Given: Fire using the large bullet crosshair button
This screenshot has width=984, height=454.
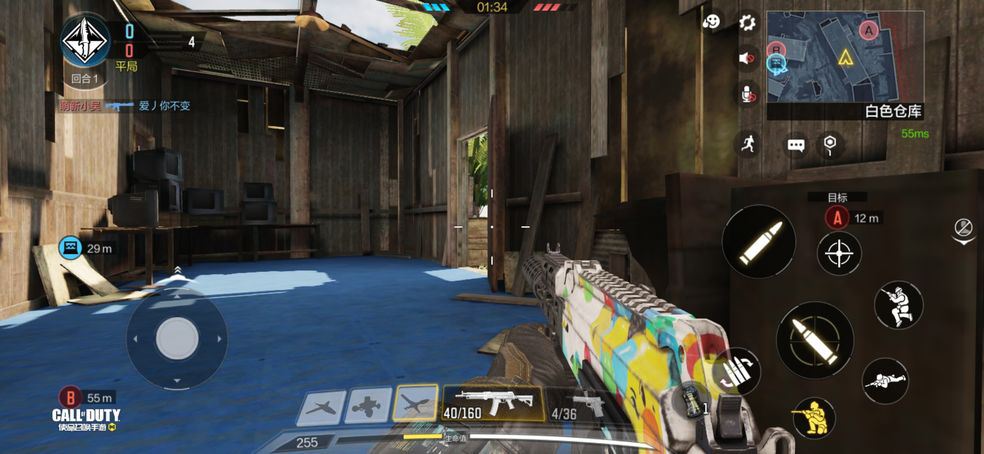Looking at the screenshot, I should (x=814, y=340).
